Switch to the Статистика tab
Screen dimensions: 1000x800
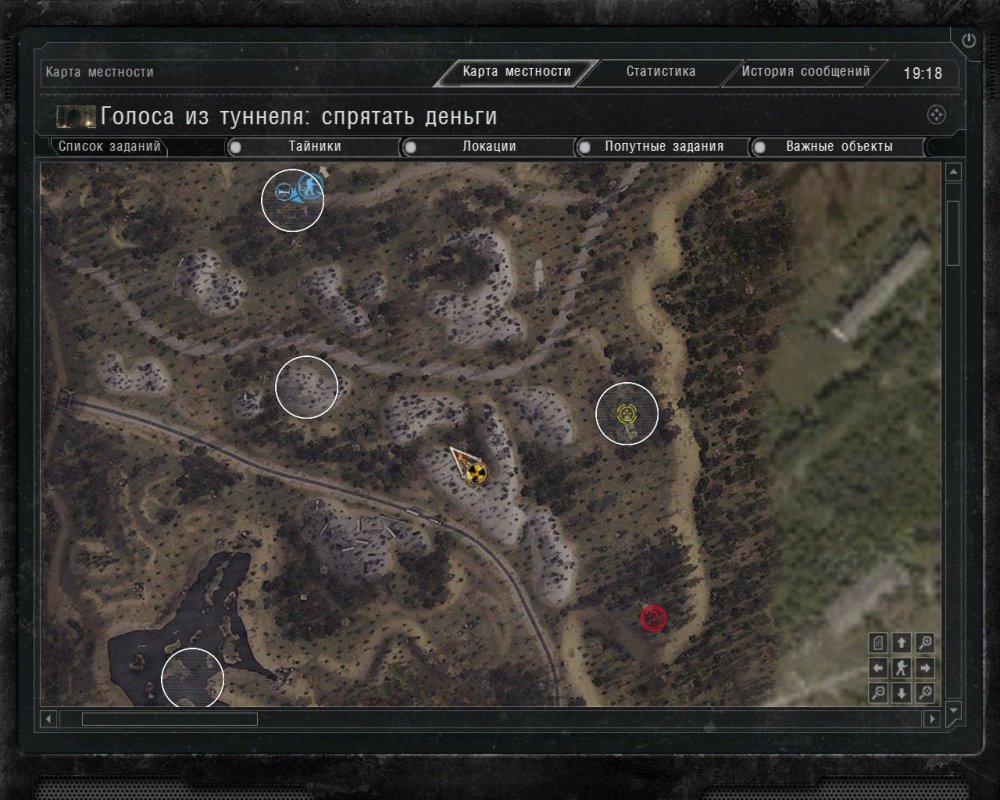coord(661,72)
